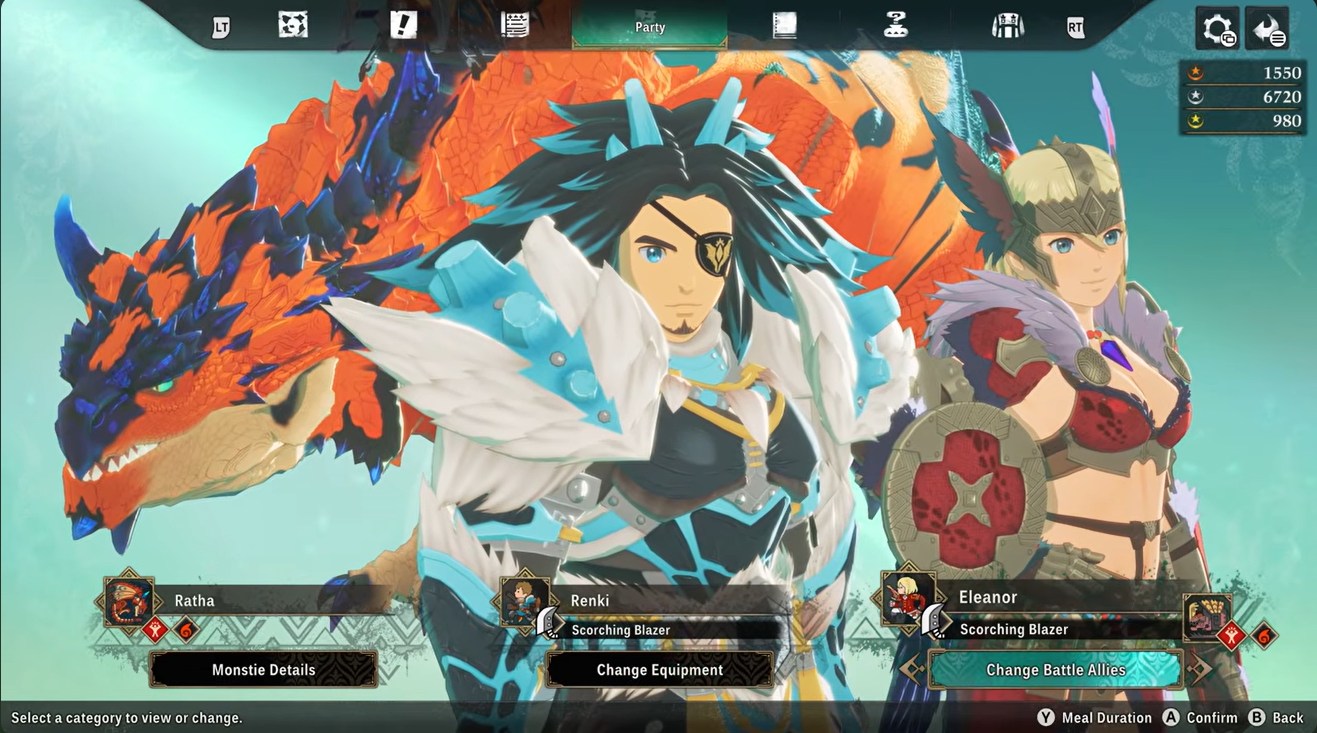Viewport: 1317px width, 733px height.
Task: Select Eleanor's character portrait
Action: click(908, 599)
